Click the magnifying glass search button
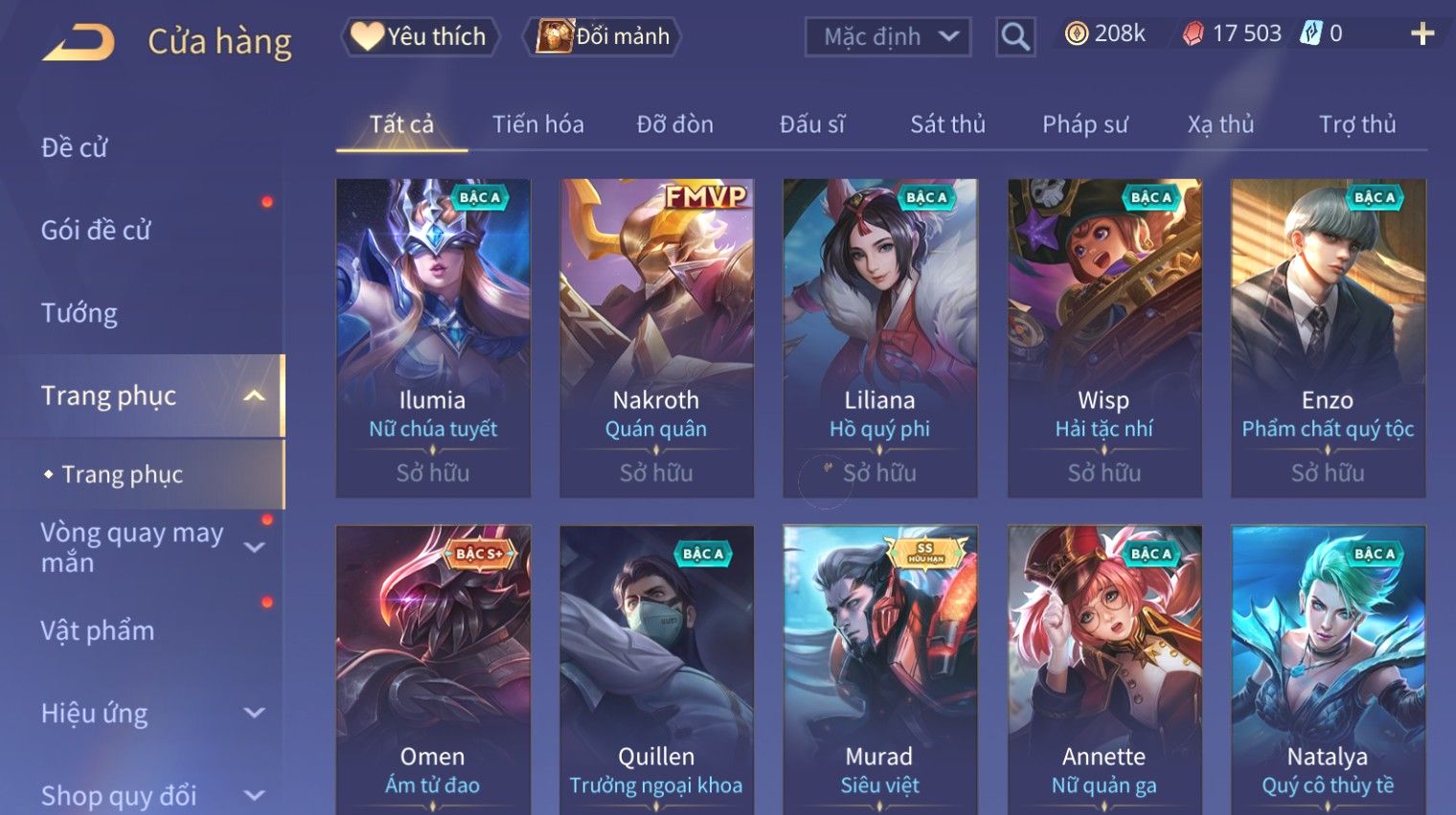 click(1015, 37)
